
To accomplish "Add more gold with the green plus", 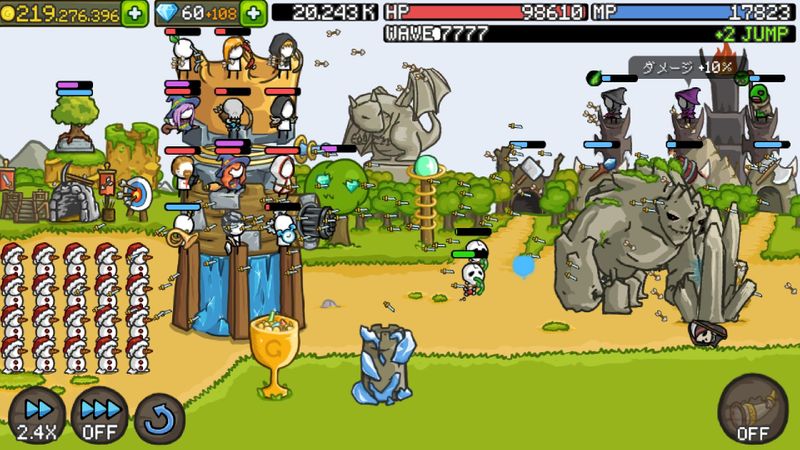I will click(x=135, y=12).
